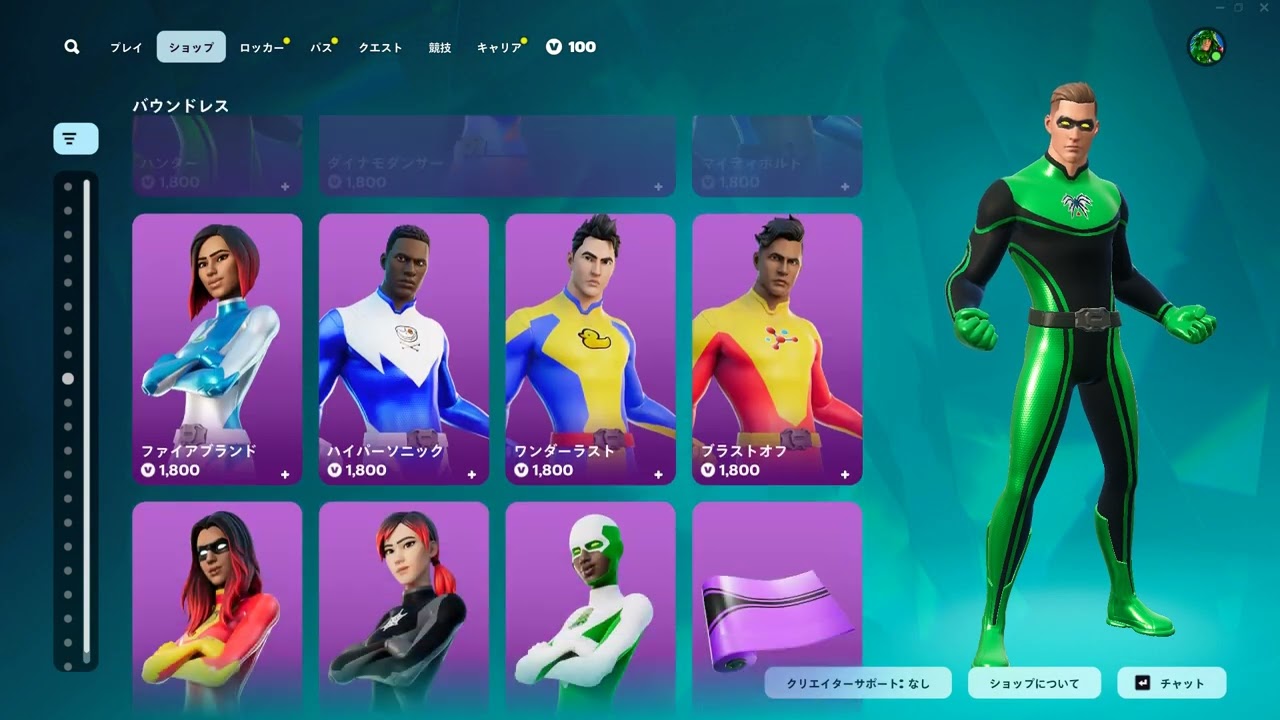Screen dimensions: 1280x720
Task: Click the ショップについて button
Action: click(1034, 683)
